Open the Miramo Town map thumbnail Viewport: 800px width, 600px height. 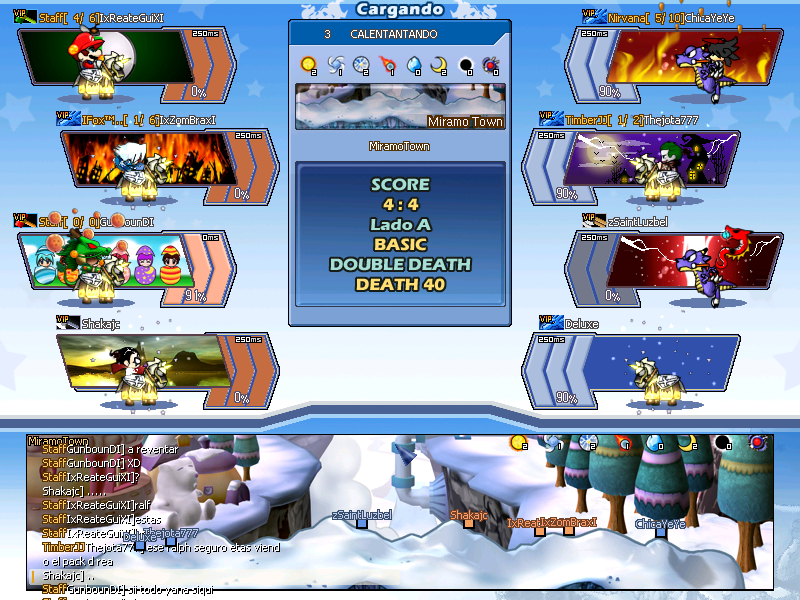[x=400, y=107]
